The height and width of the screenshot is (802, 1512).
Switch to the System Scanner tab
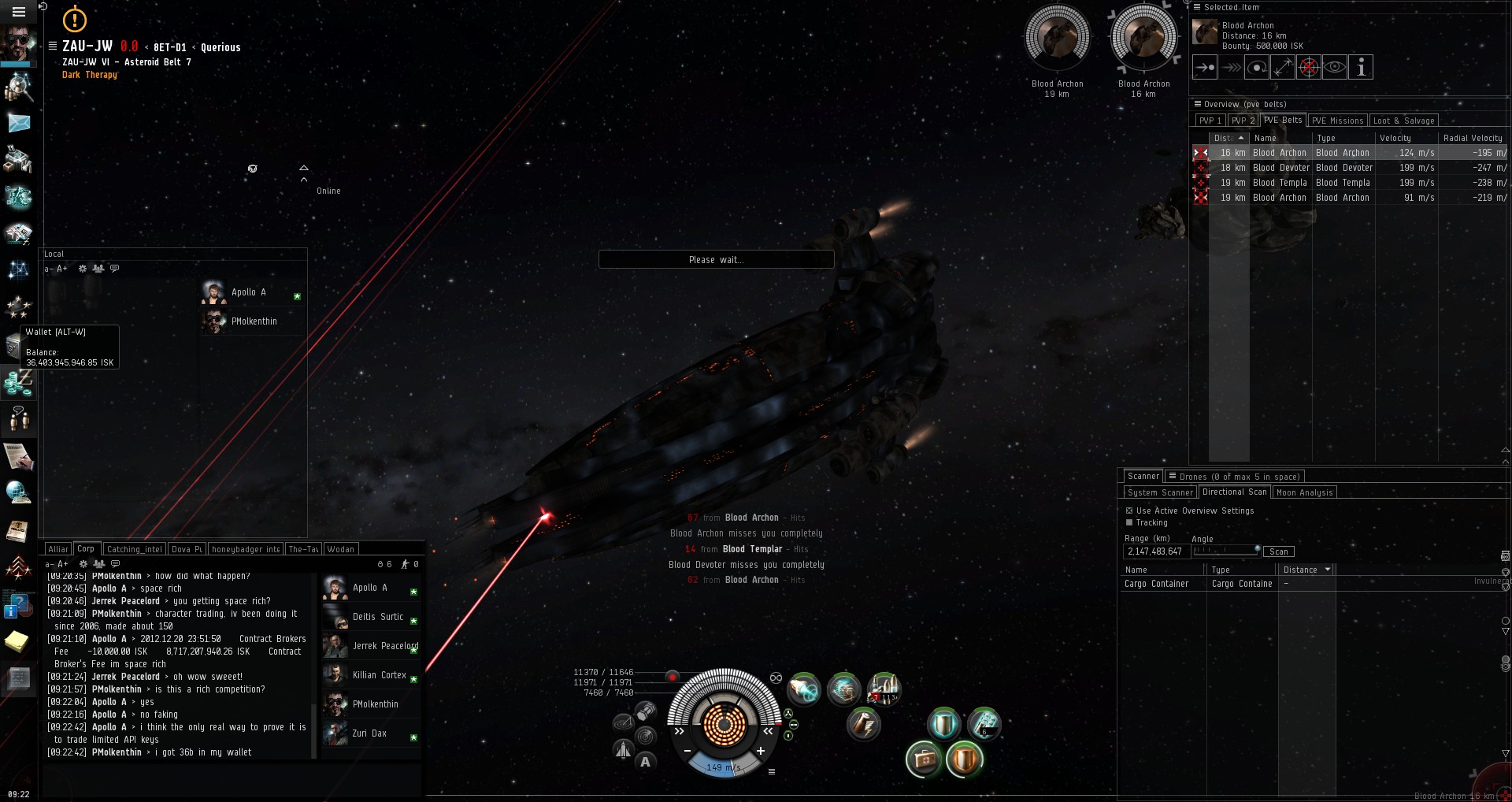coord(1160,492)
